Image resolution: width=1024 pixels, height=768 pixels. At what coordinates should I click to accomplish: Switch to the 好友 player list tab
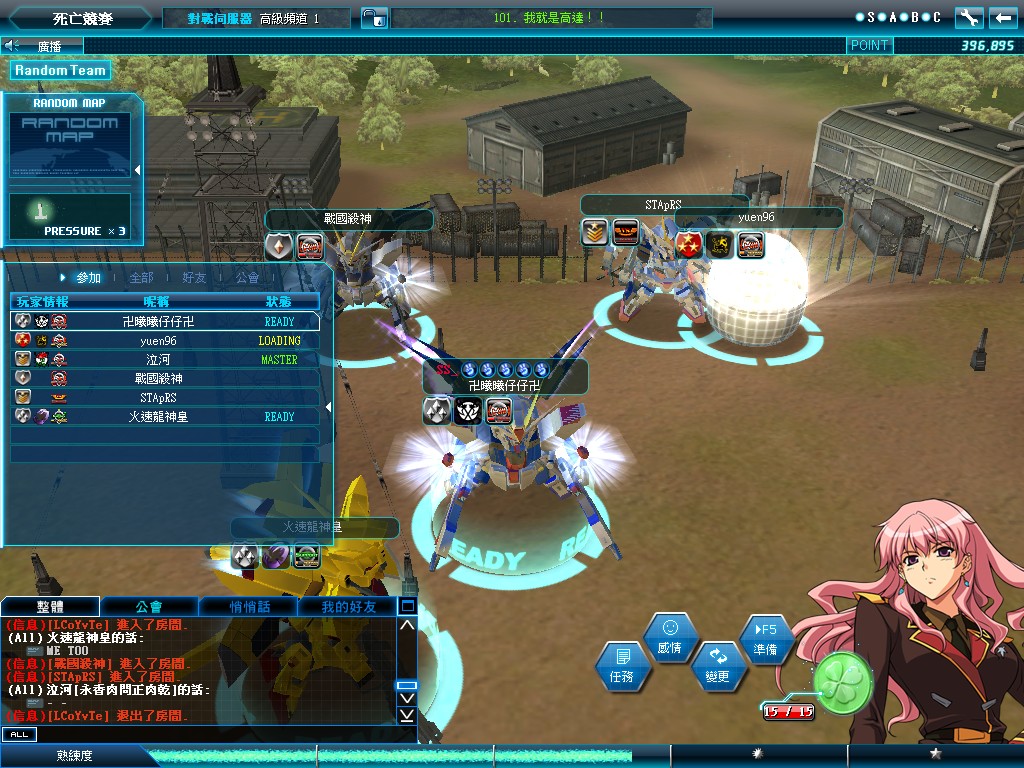(194, 278)
